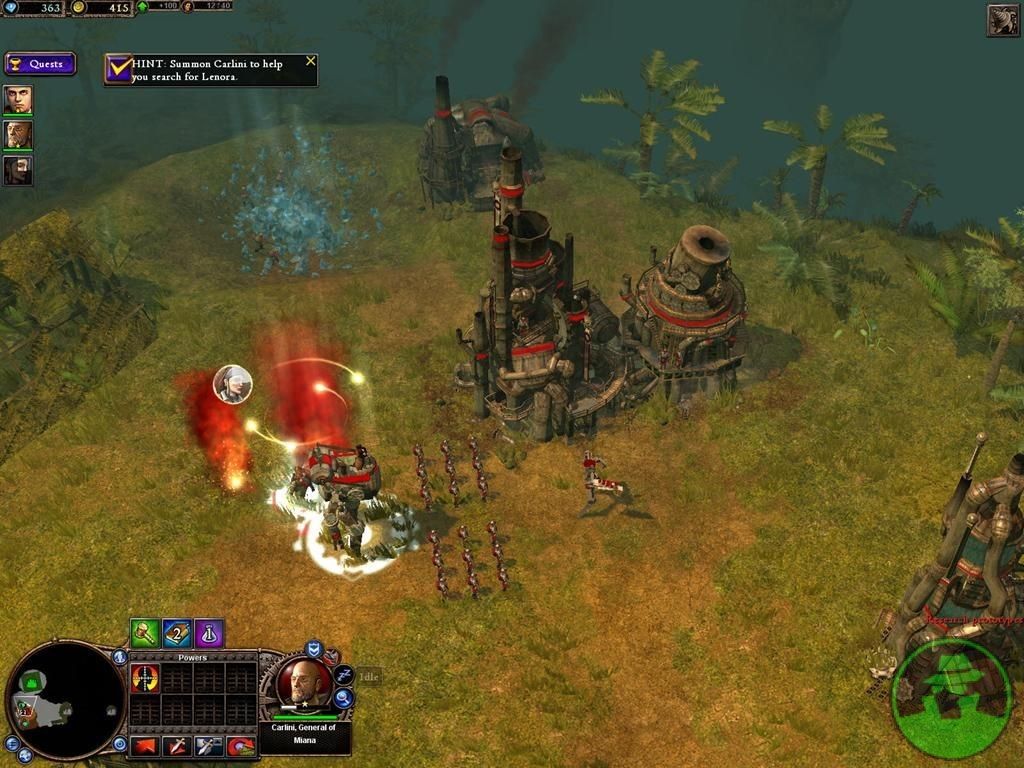The width and height of the screenshot is (1024, 768).
Task: Click the magnifying glass button by Carlini's portrait
Action: coord(343,698)
